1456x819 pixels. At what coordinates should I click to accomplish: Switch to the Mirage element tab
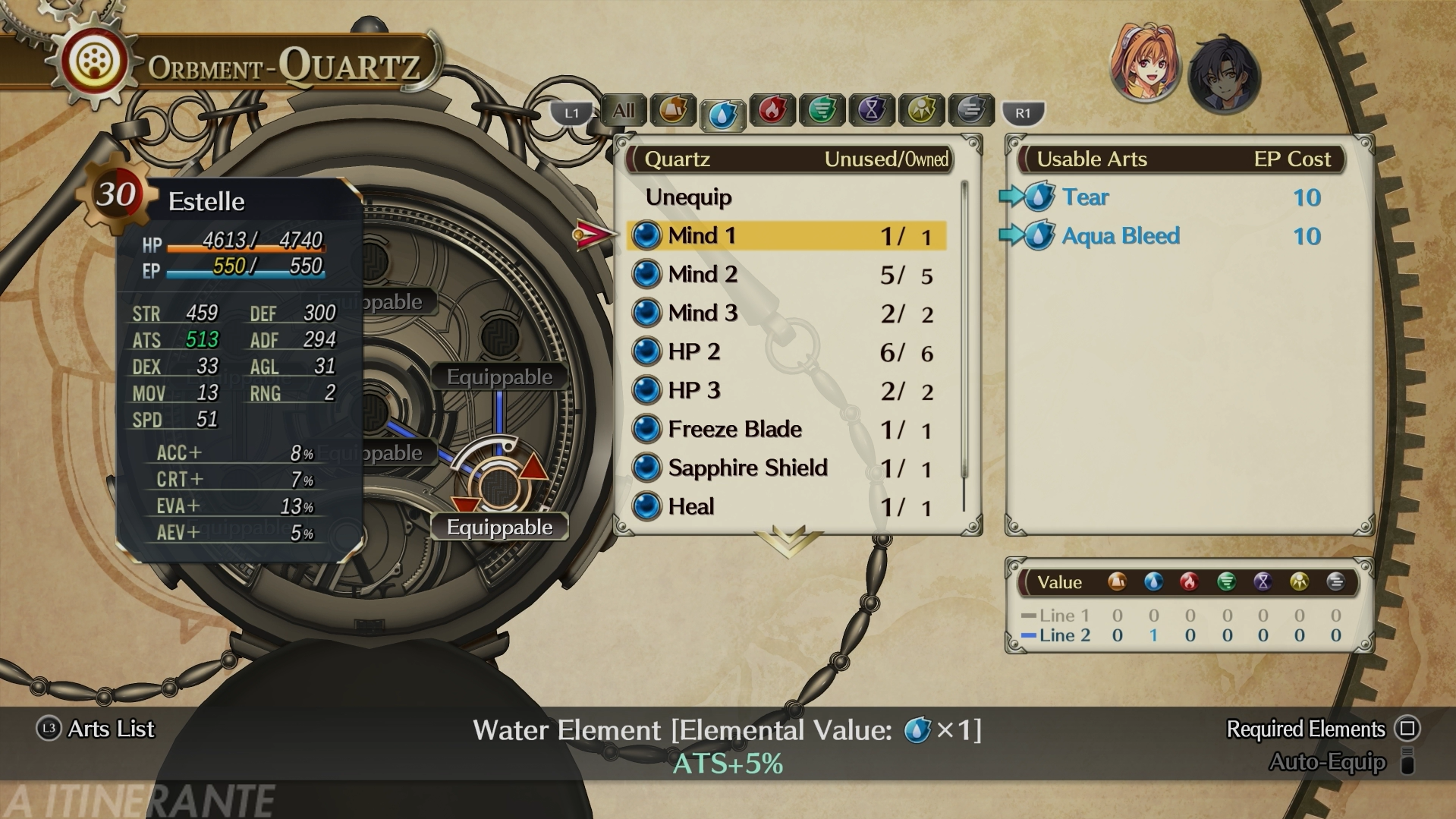coord(970,111)
